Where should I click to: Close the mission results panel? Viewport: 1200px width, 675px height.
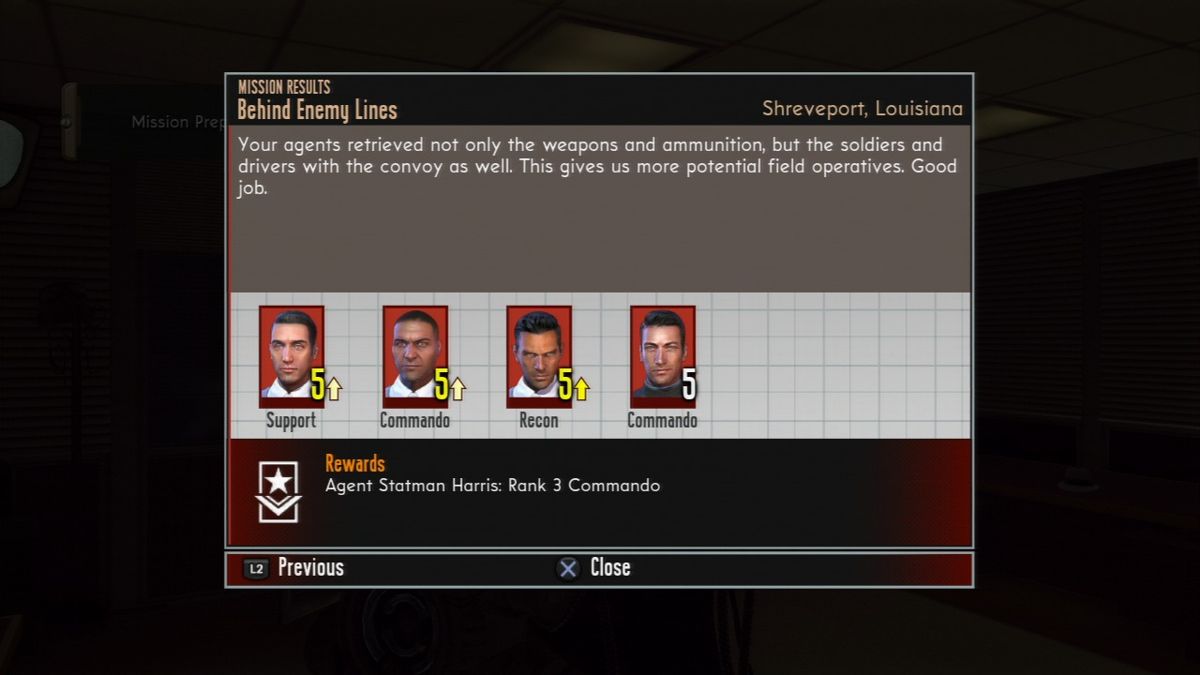tap(594, 568)
